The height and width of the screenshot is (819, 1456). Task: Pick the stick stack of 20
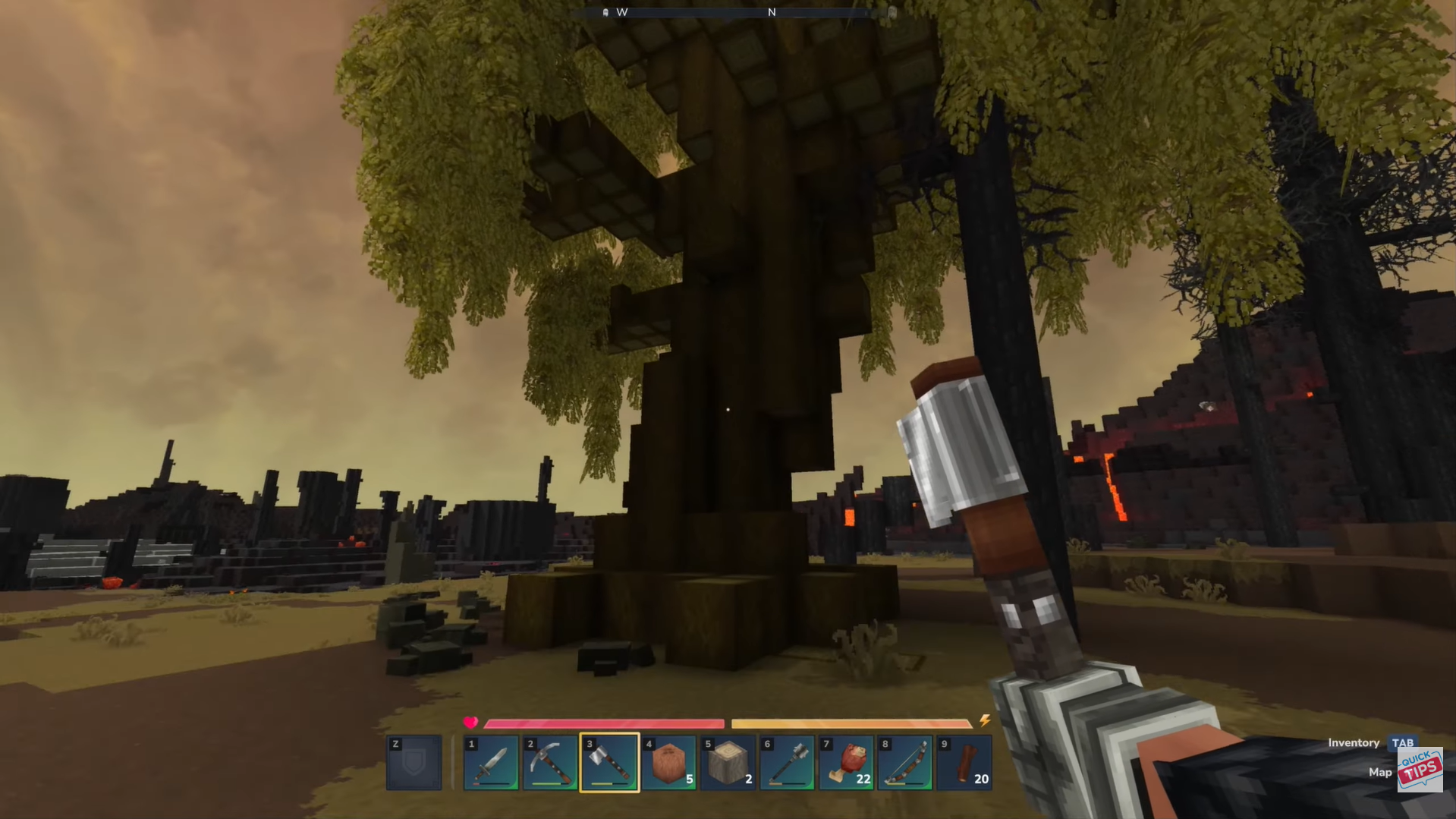964,763
